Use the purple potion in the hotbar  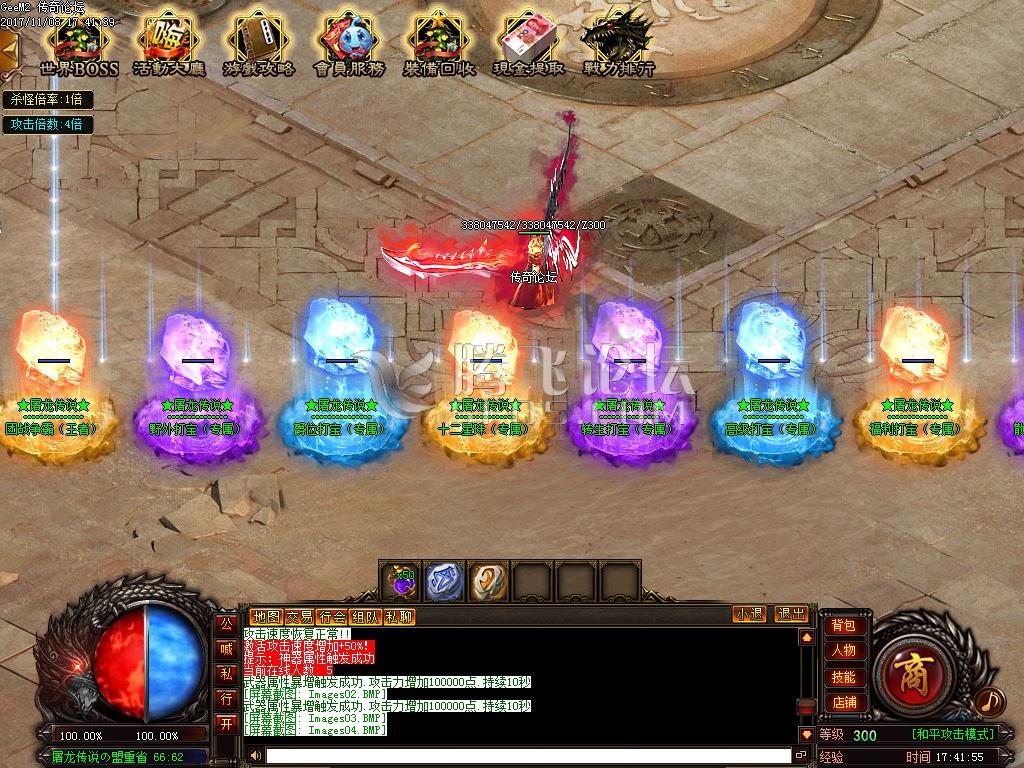pos(403,581)
